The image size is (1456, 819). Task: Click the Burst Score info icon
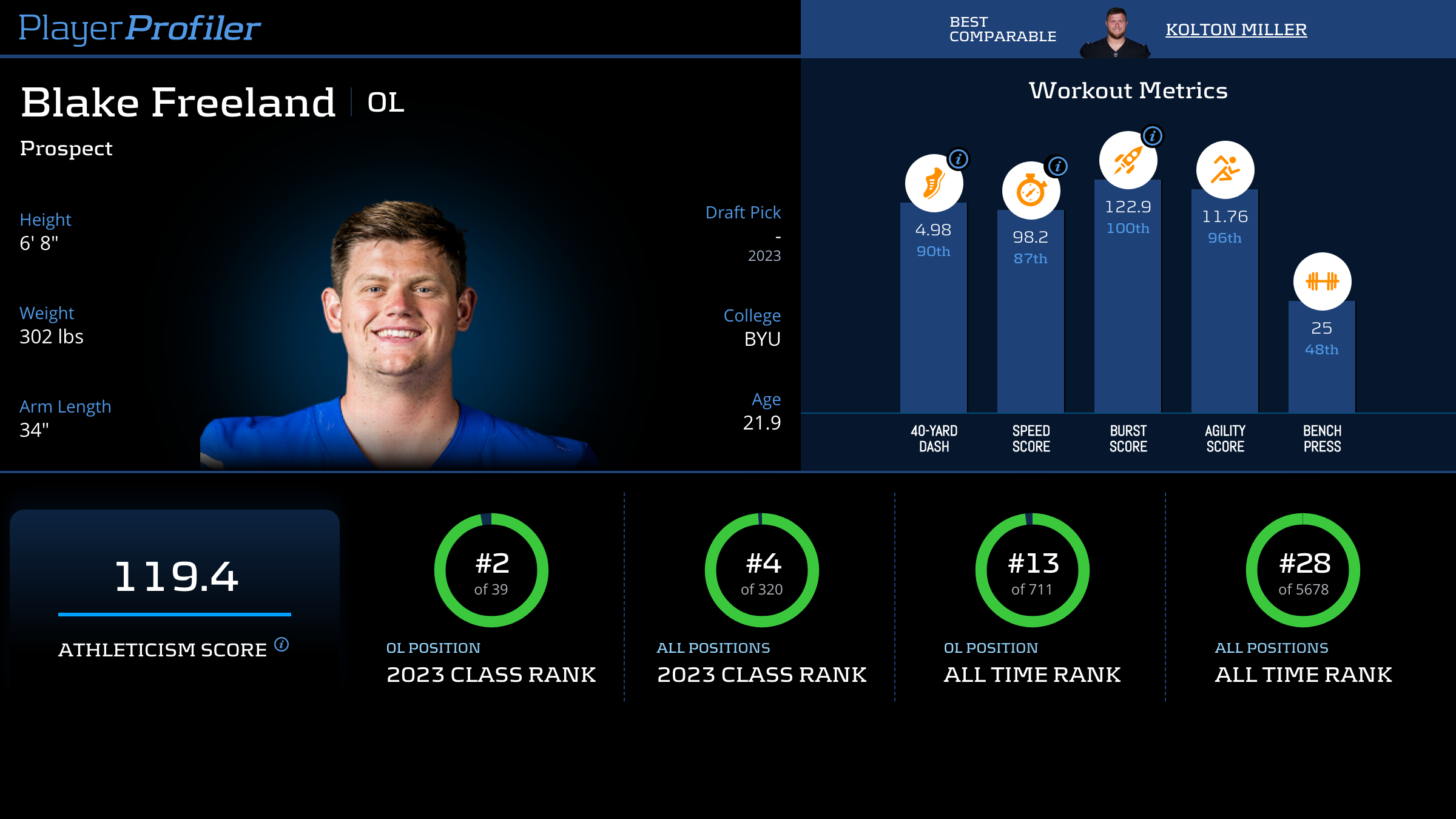pyautogui.click(x=1153, y=136)
